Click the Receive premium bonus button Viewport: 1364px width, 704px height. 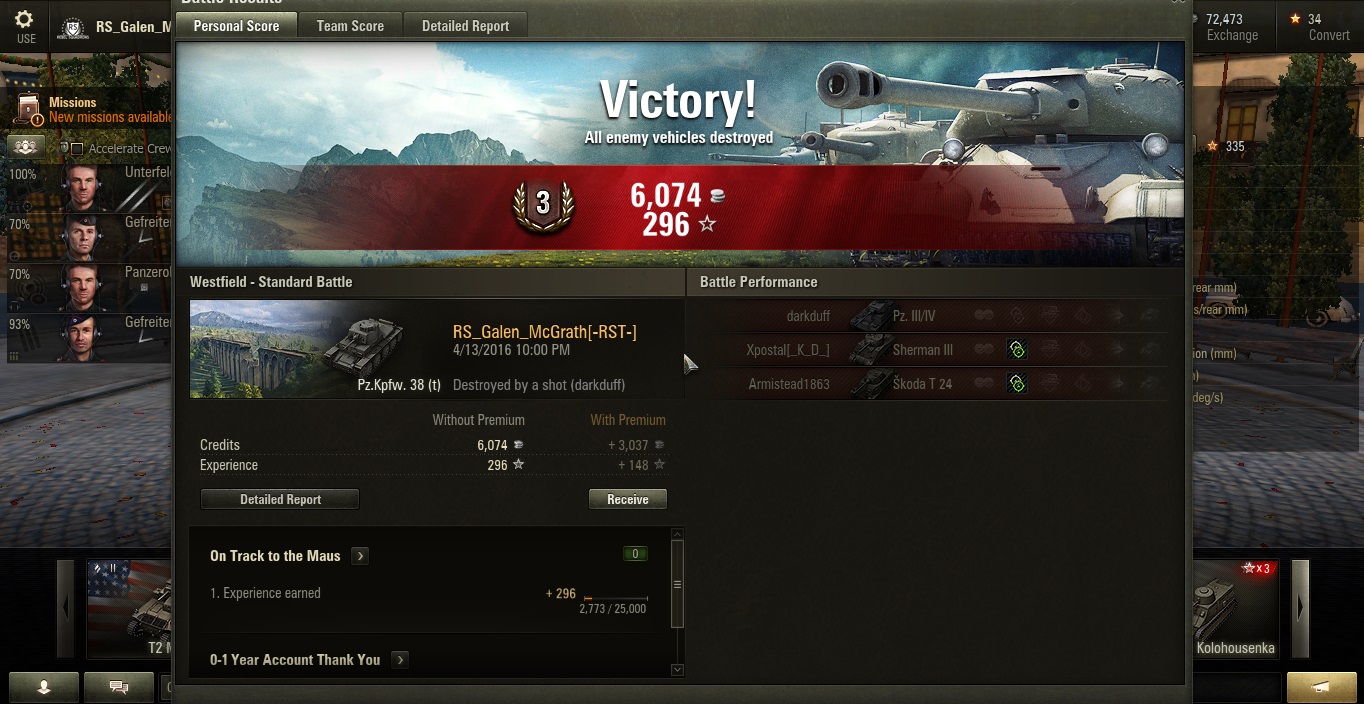[627, 499]
